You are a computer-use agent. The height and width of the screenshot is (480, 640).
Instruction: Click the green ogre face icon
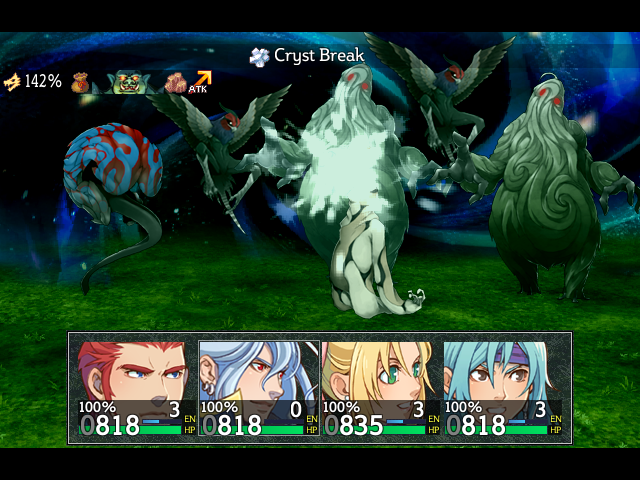click(x=129, y=82)
